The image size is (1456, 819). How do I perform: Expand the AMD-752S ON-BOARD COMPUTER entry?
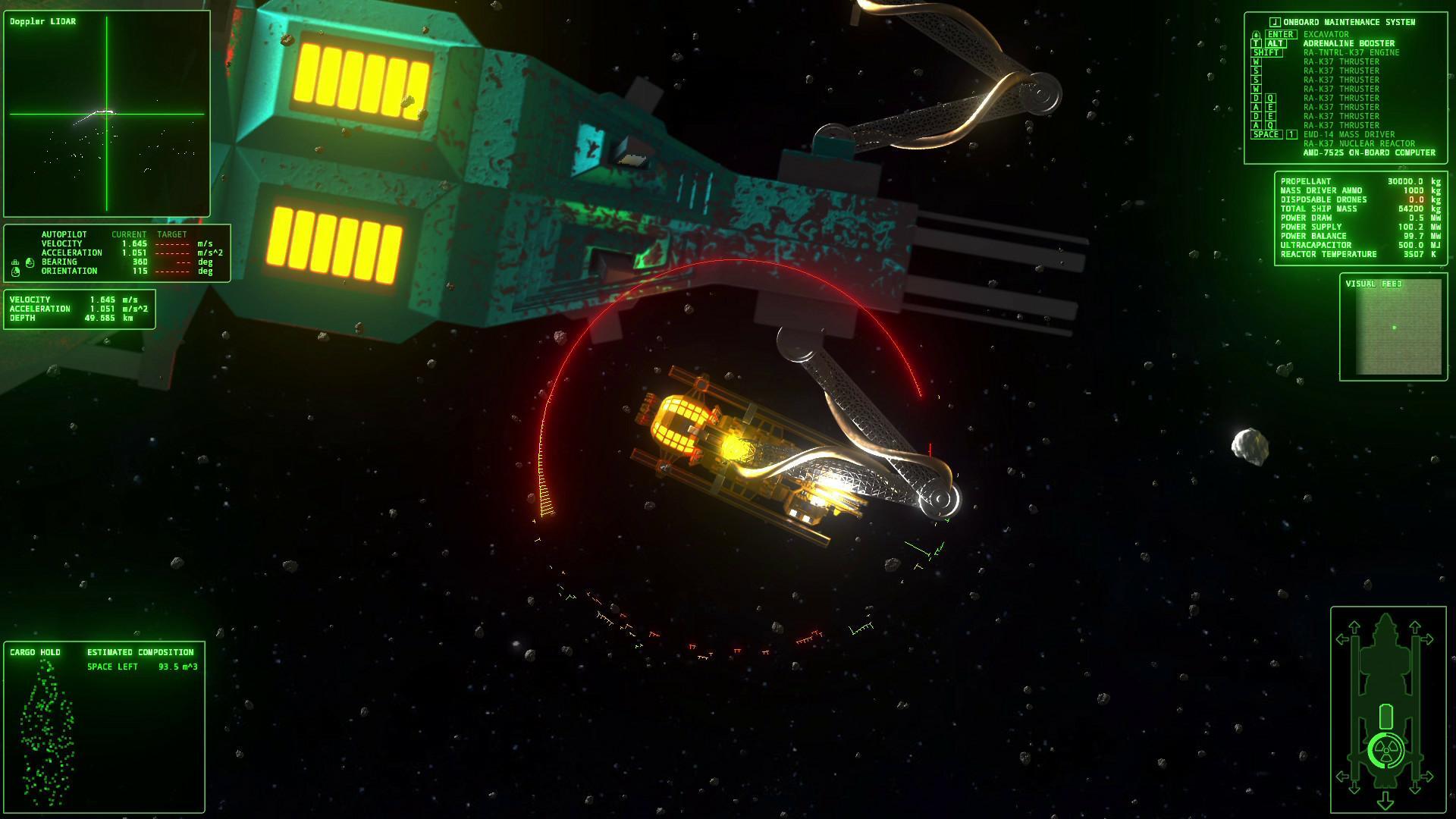pyautogui.click(x=1370, y=152)
